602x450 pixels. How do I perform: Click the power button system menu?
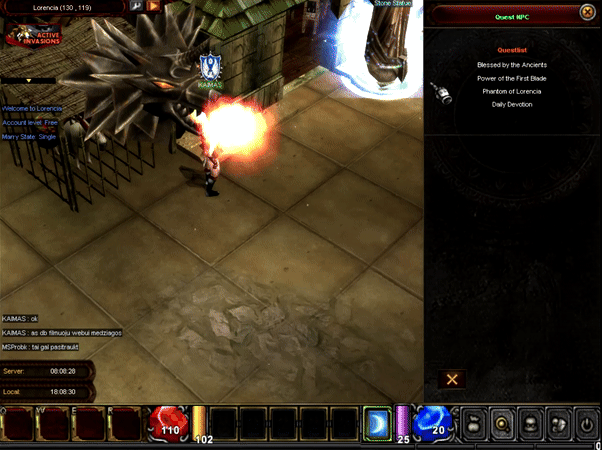pos(587,424)
